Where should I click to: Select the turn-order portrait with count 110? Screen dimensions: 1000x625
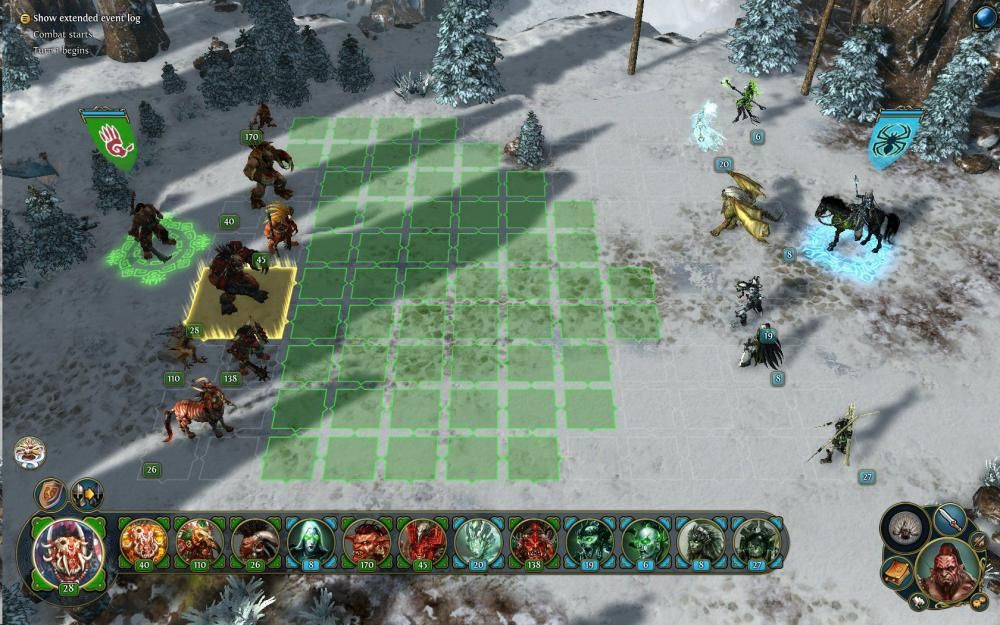click(x=200, y=541)
